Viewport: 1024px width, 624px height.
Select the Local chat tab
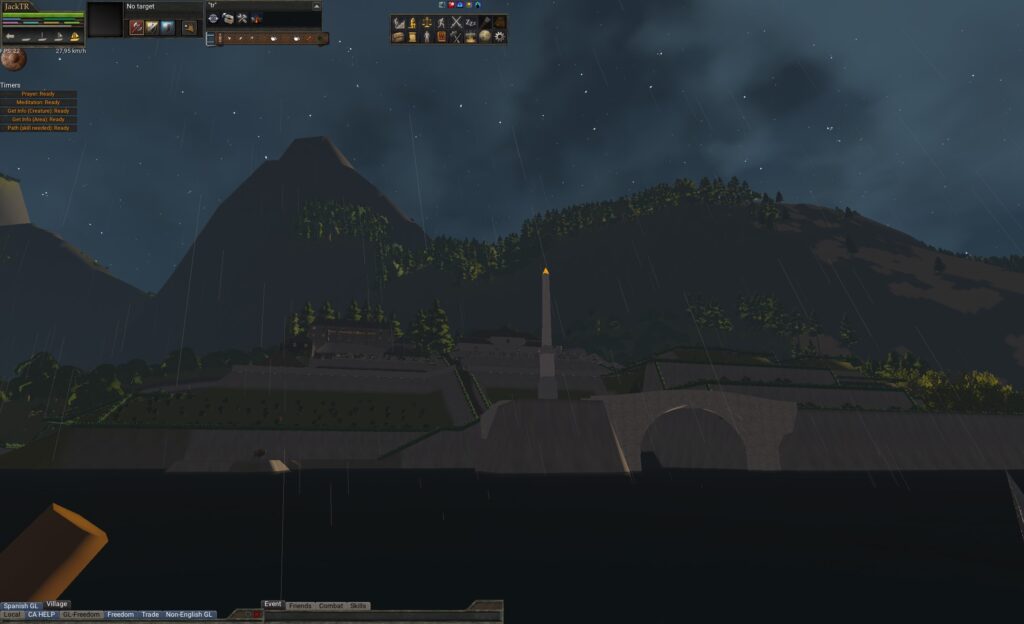click(12, 614)
